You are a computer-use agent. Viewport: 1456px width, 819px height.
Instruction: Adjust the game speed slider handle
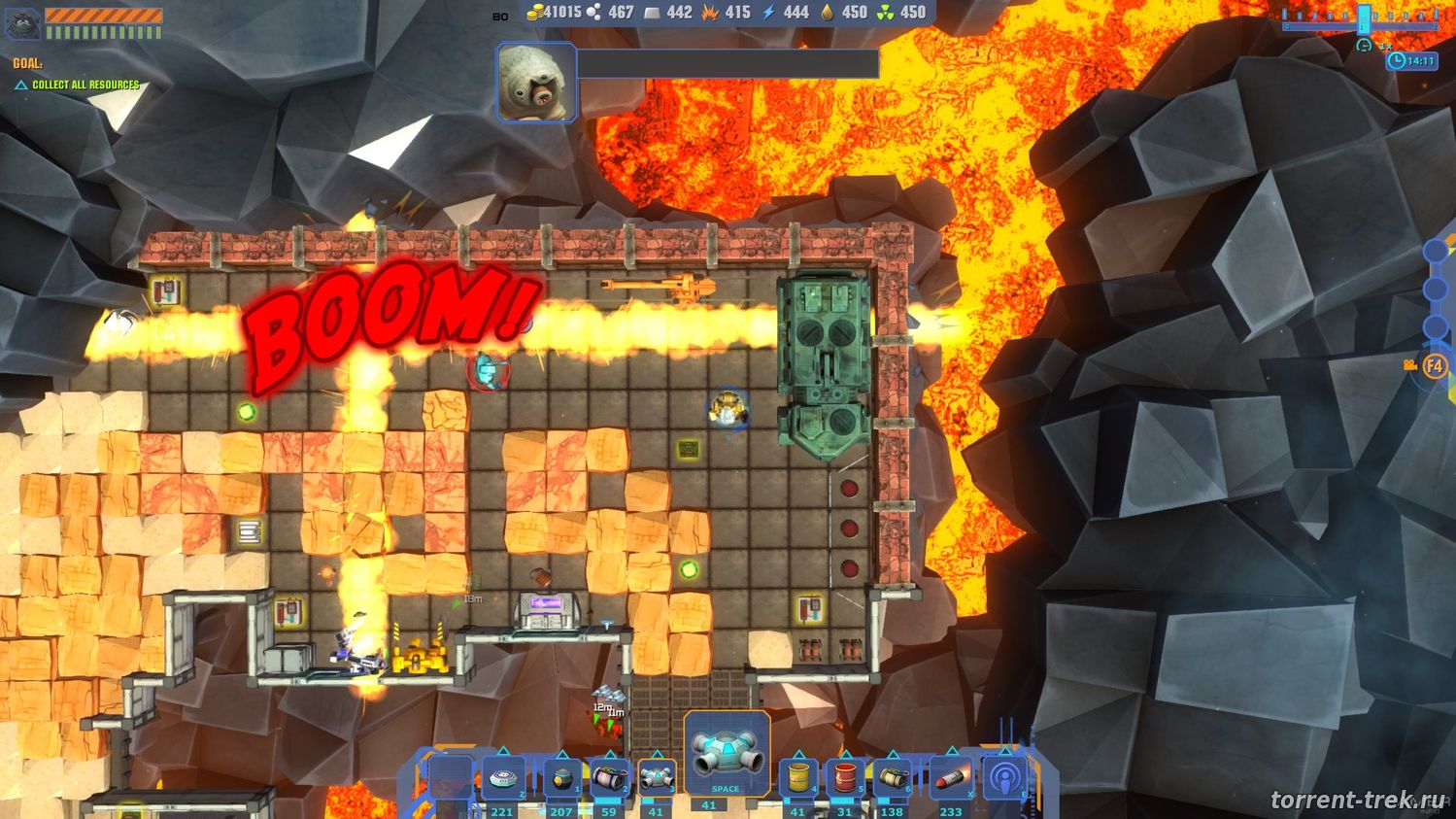[1364, 18]
